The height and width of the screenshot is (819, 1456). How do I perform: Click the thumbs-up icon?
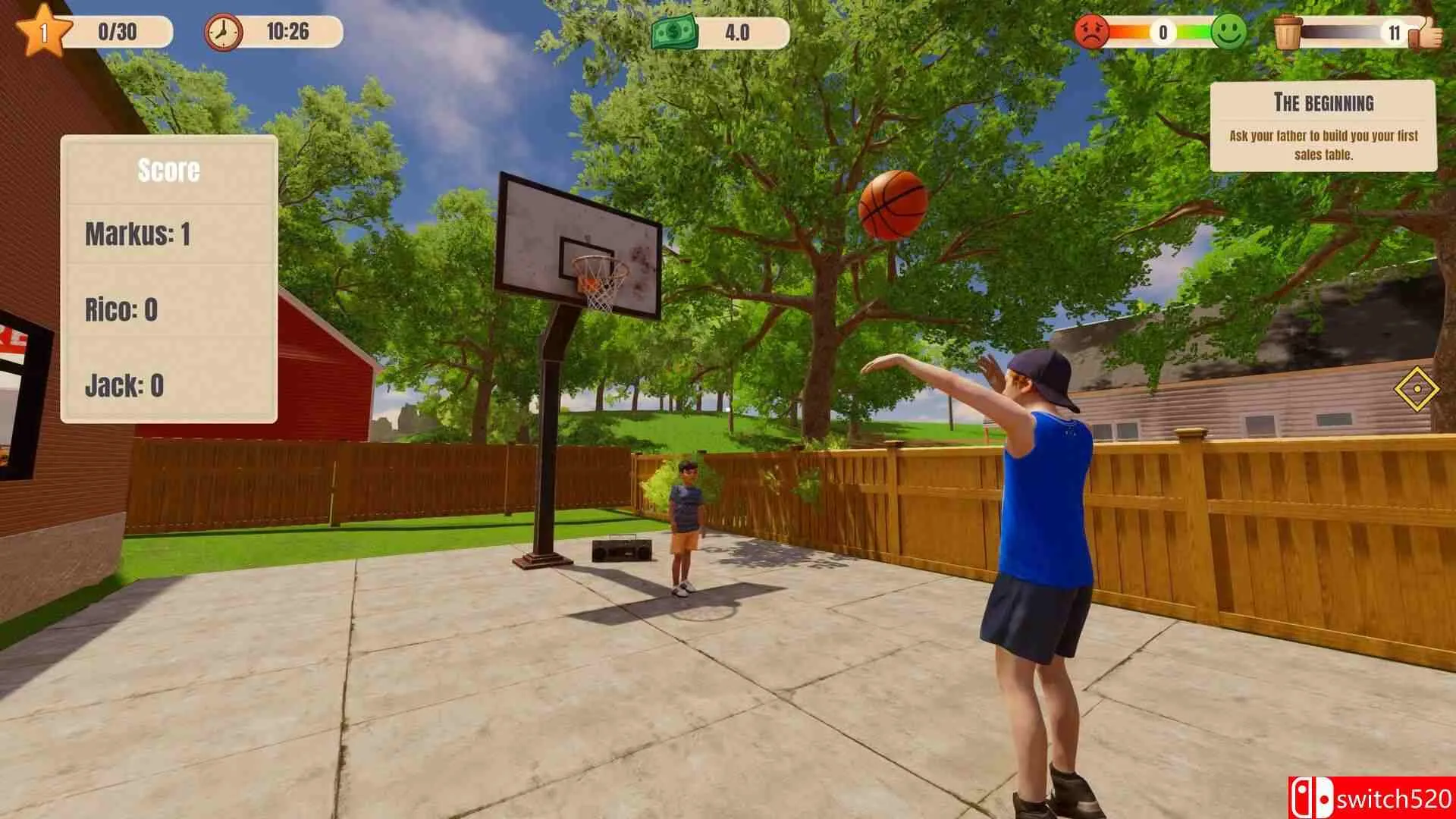pos(1426,33)
